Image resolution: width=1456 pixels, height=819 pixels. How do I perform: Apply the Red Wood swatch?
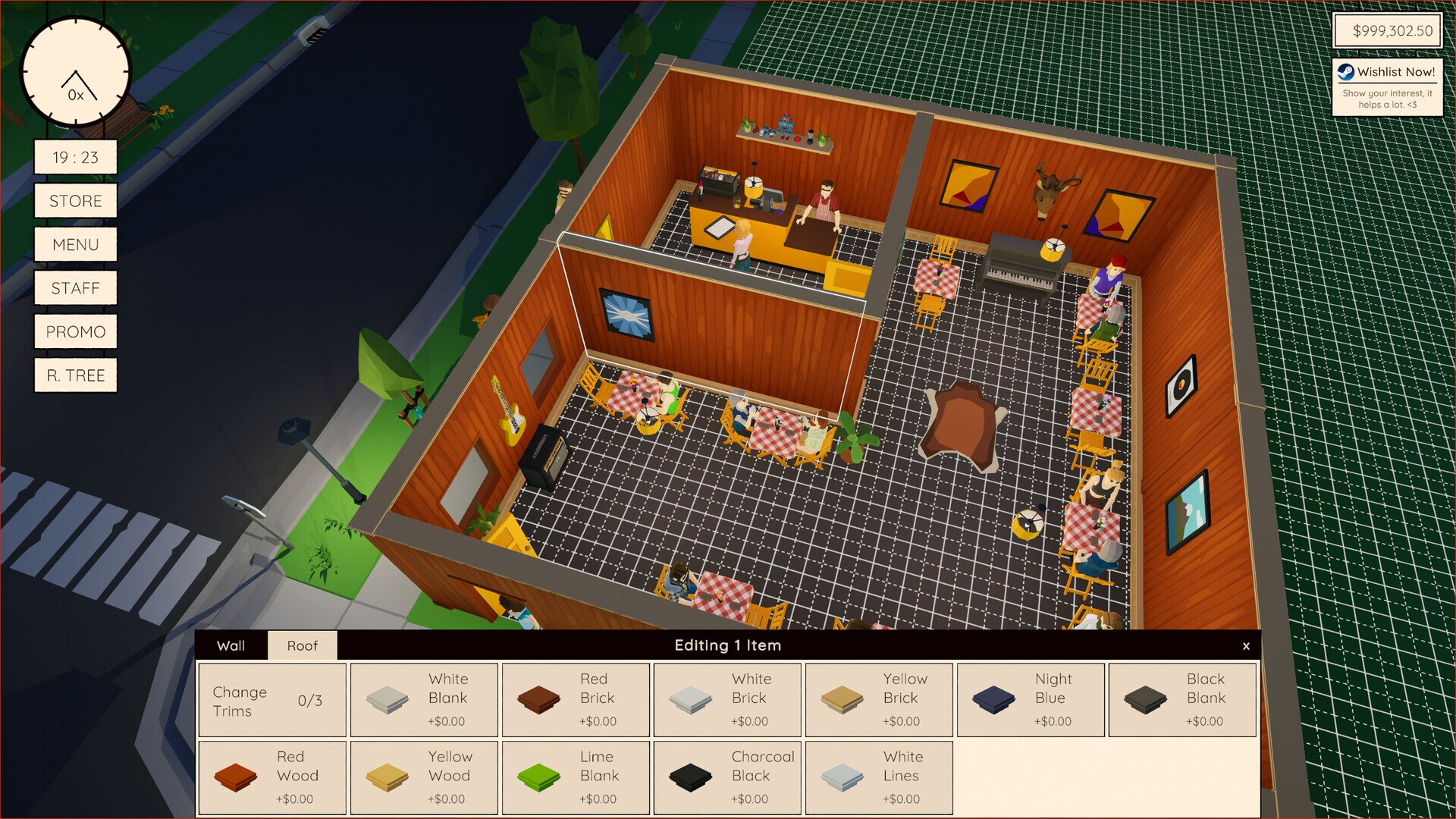coord(271,777)
